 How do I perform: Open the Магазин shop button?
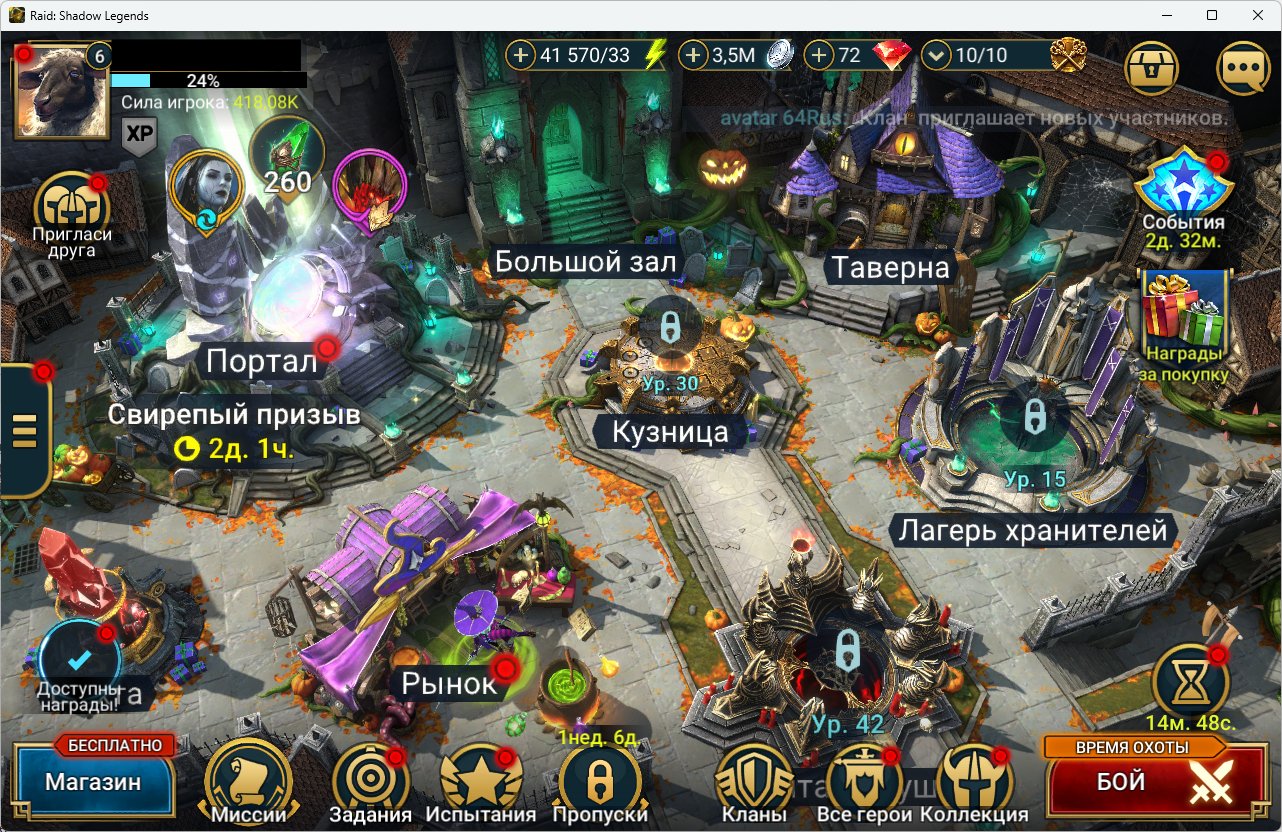point(92,782)
